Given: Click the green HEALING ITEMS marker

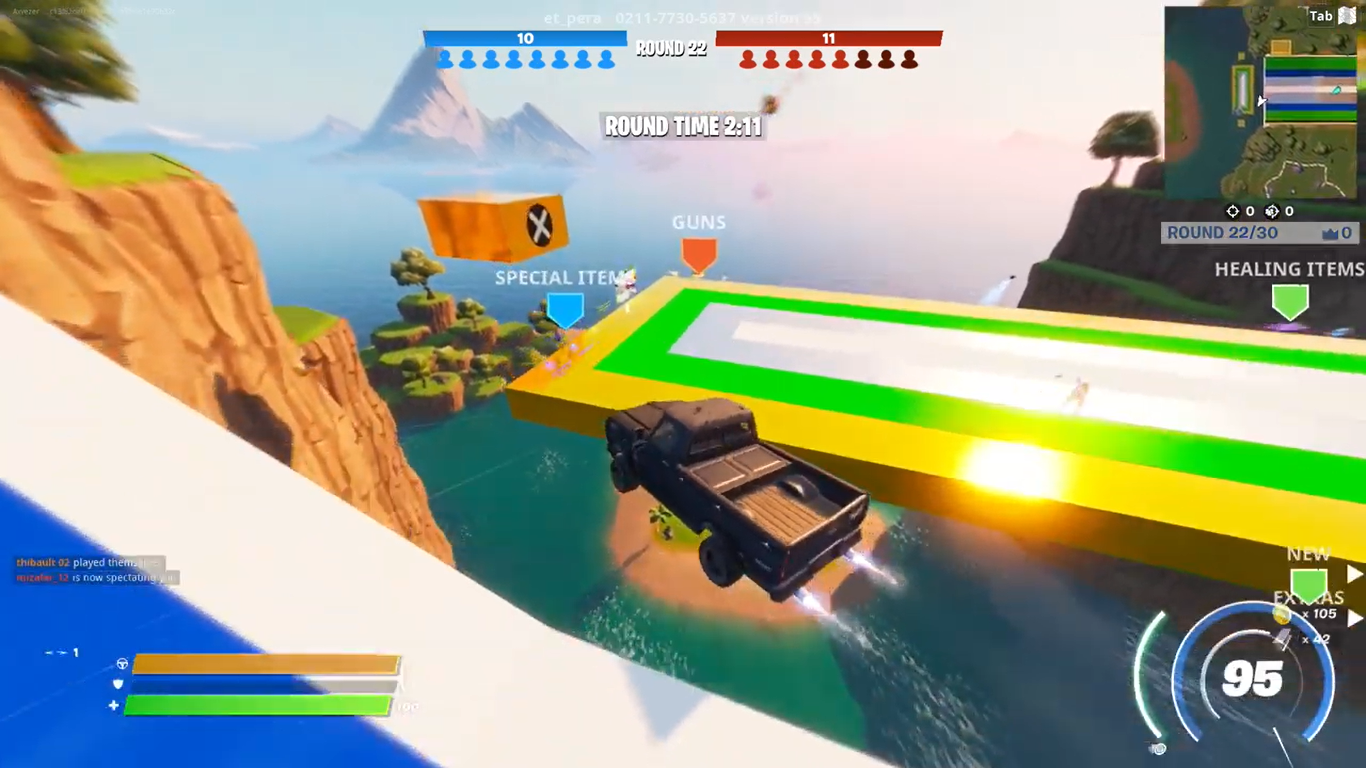Looking at the screenshot, I should pos(1289,300).
